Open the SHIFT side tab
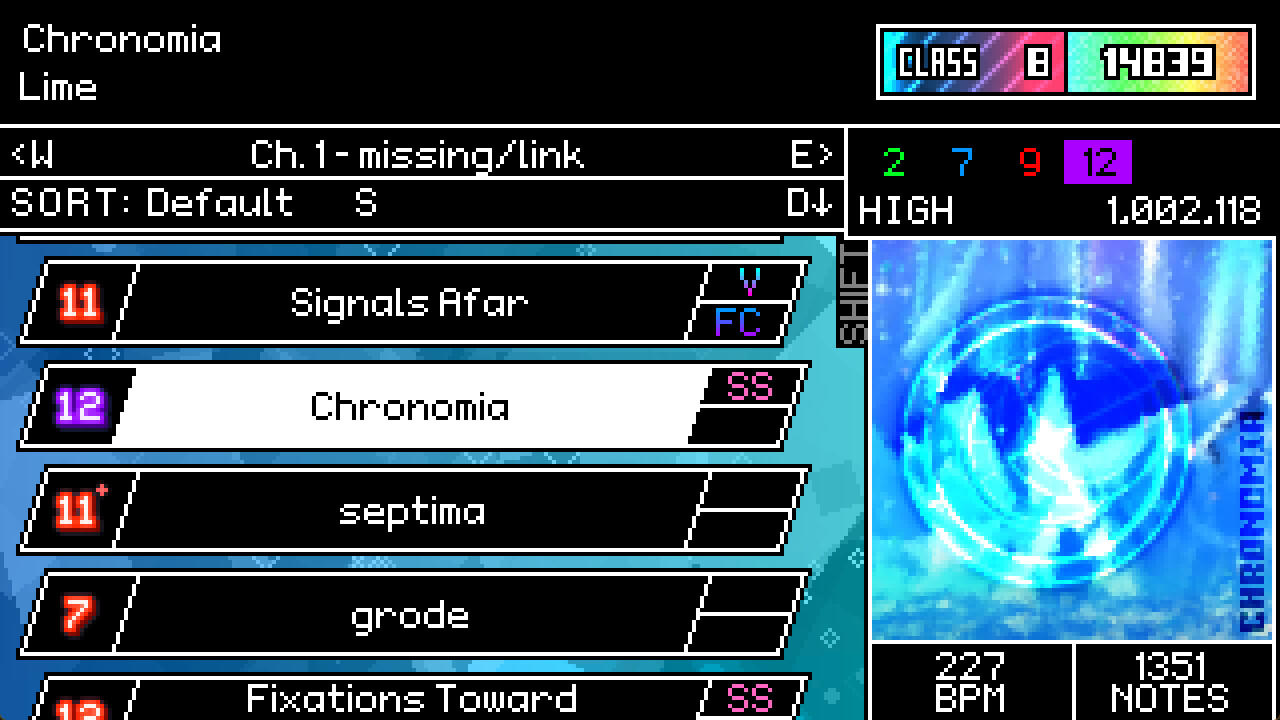The image size is (1280, 720). tap(849, 291)
